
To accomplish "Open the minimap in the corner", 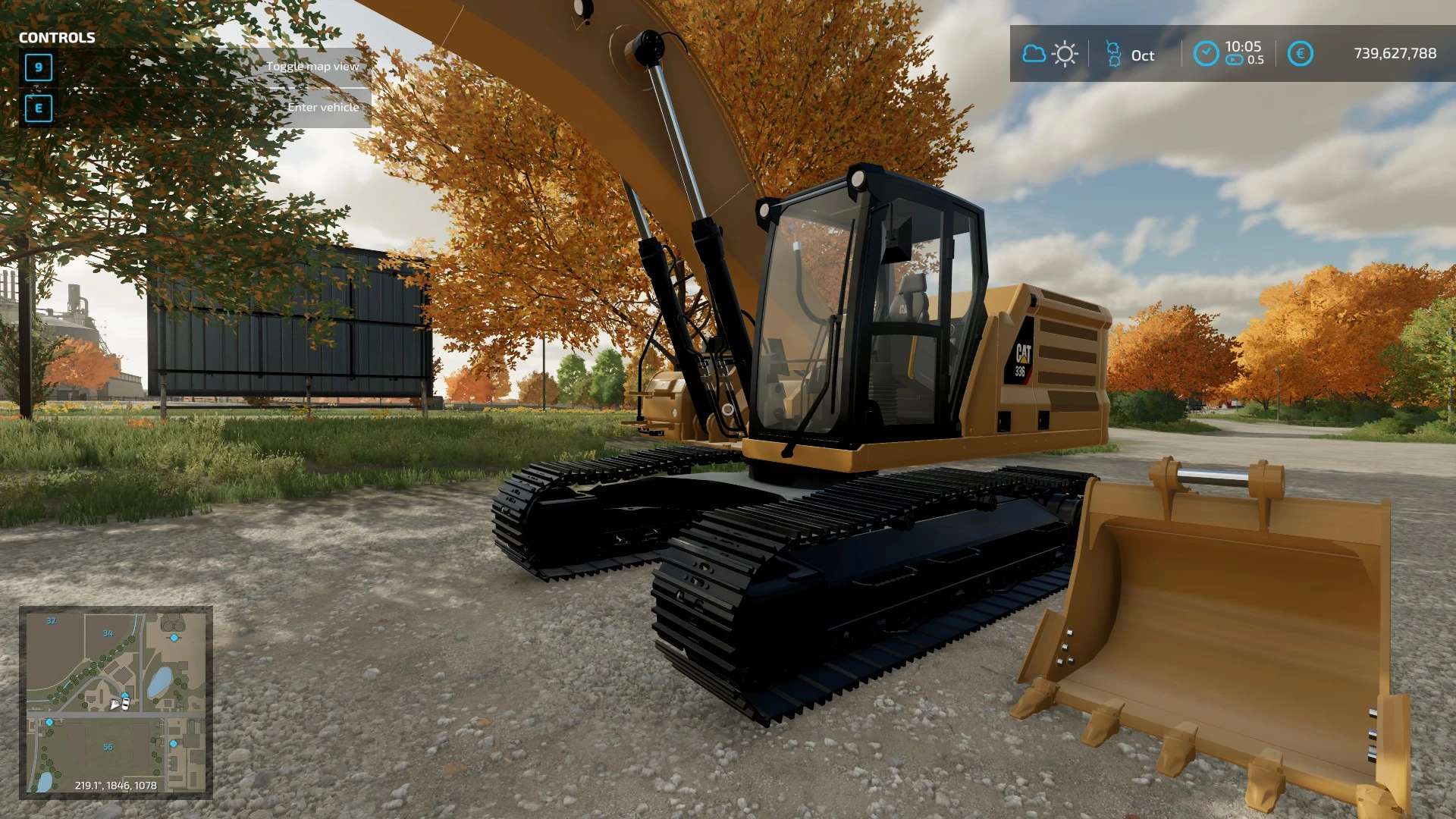I will point(115,701).
